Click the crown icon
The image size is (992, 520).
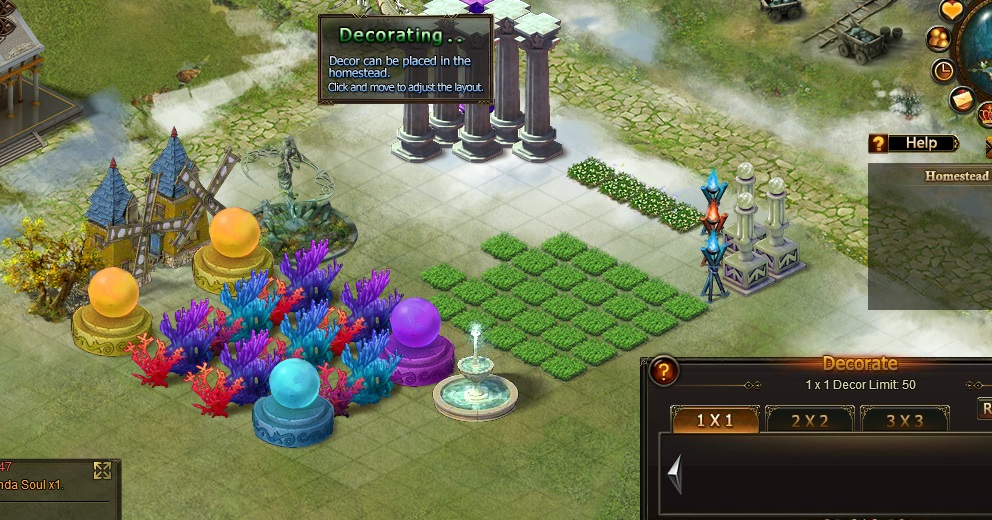click(x=984, y=114)
